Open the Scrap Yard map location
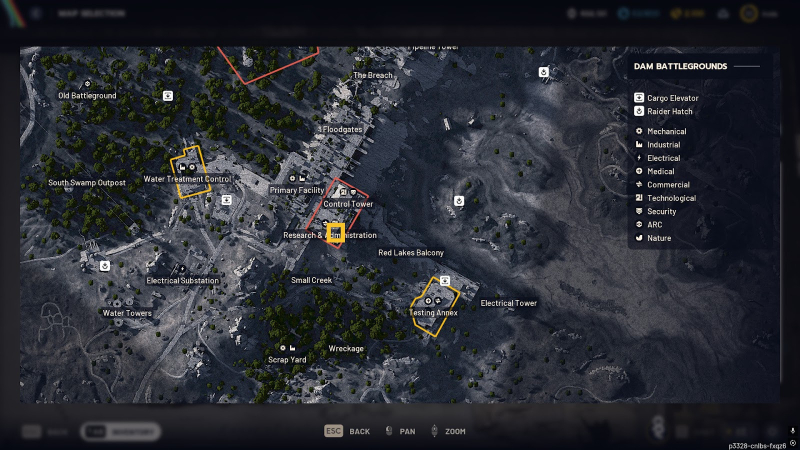 (x=287, y=359)
